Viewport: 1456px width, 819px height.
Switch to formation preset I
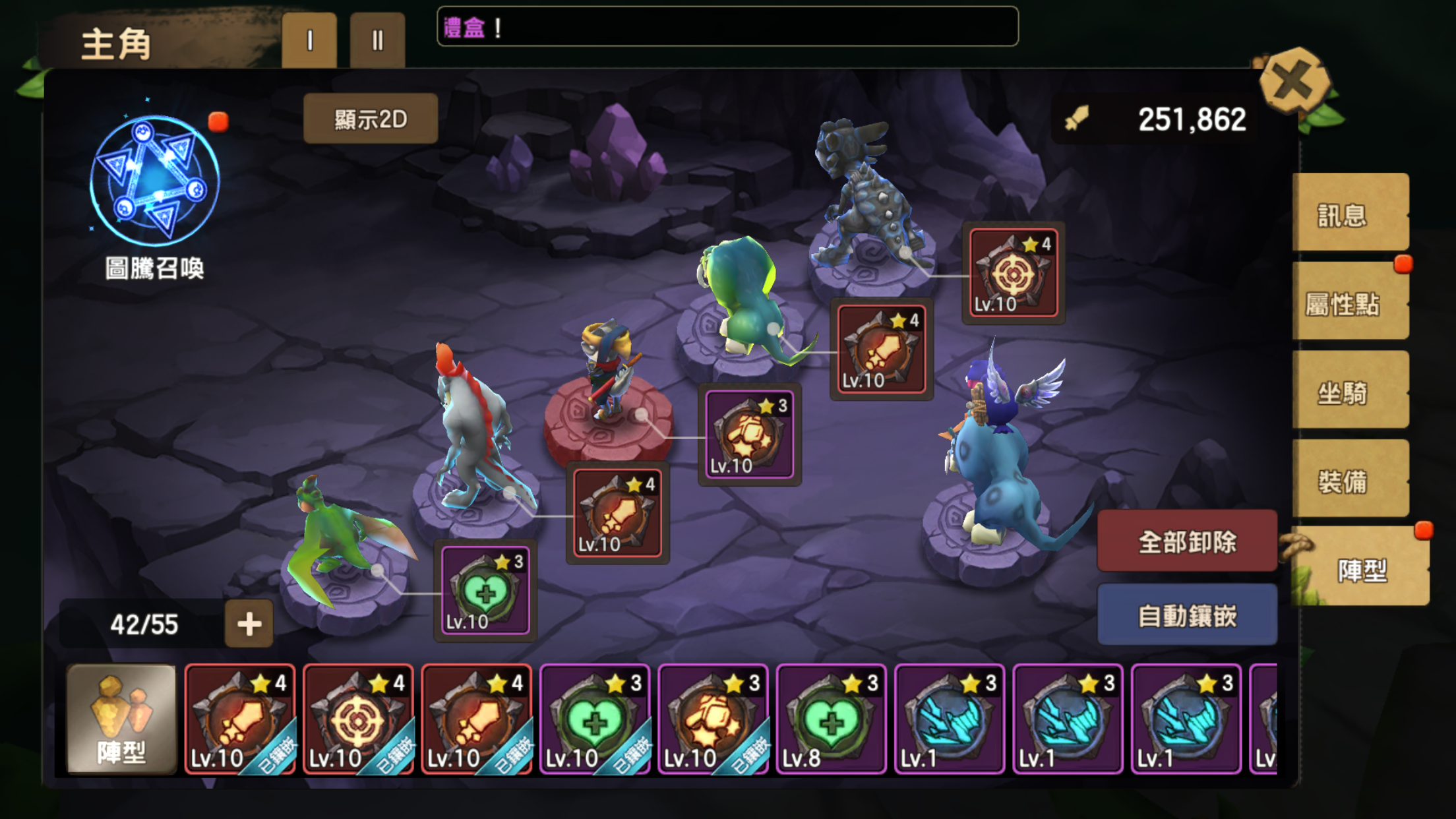[x=309, y=41]
